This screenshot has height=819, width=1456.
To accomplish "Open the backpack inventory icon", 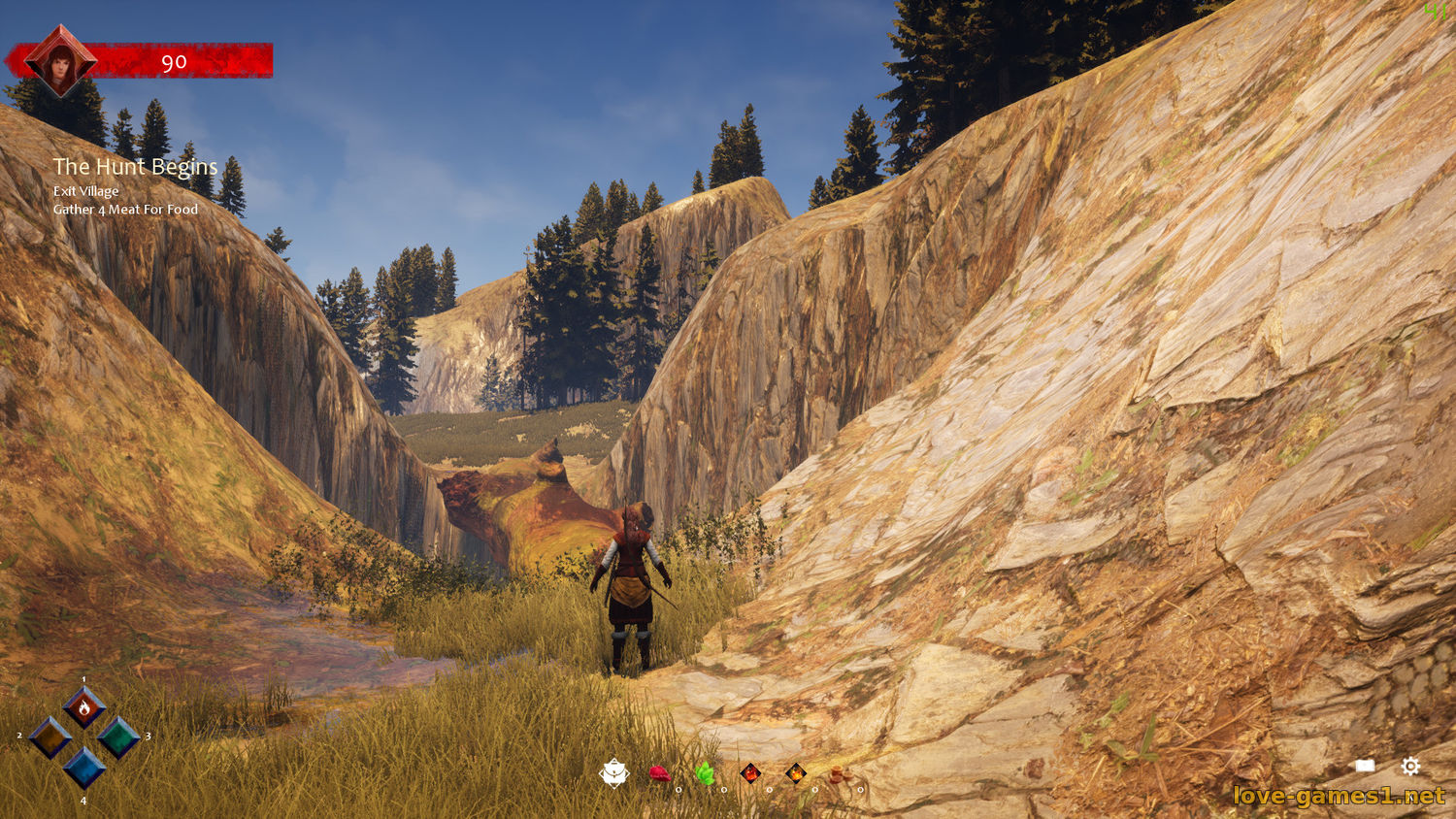I will point(614,772).
